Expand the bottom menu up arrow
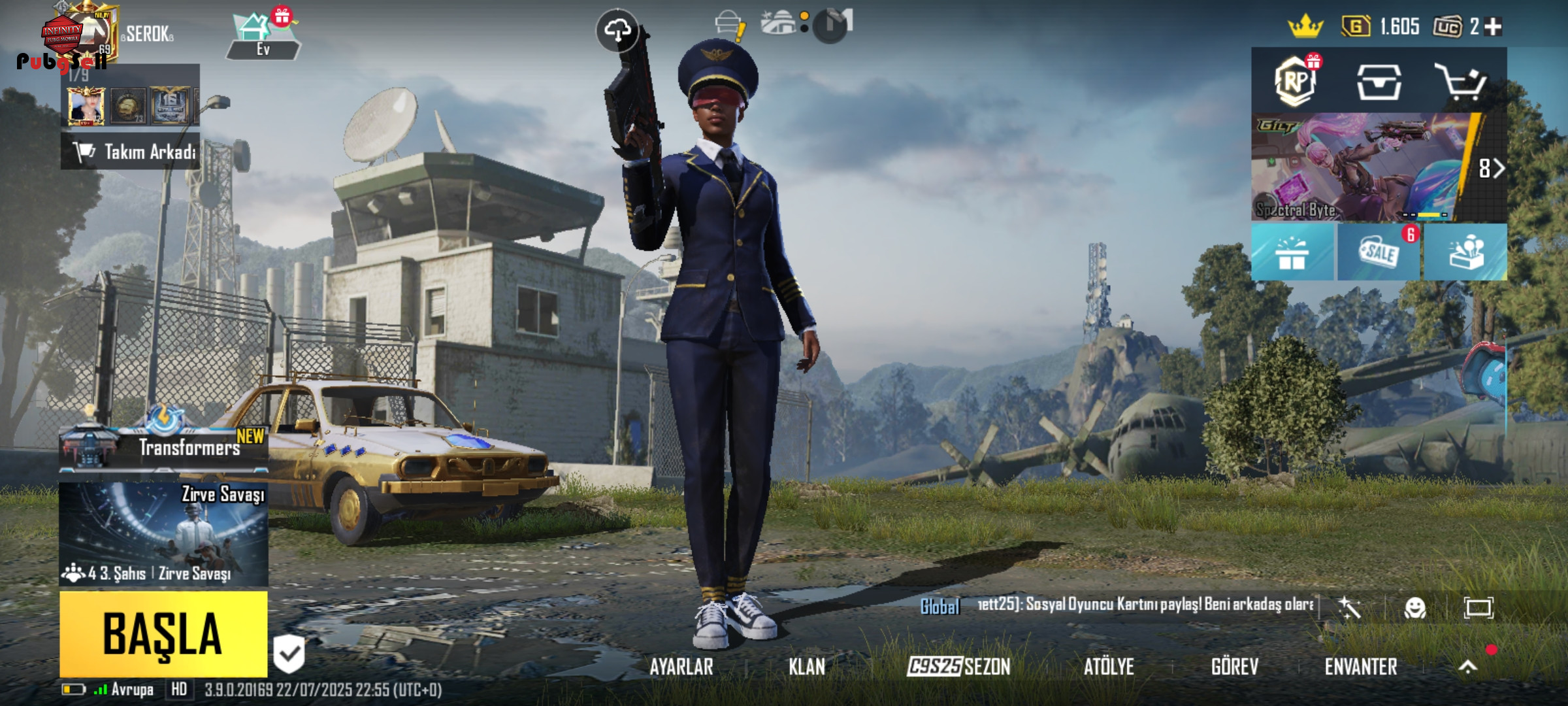Image resolution: width=1568 pixels, height=706 pixels. [1468, 666]
